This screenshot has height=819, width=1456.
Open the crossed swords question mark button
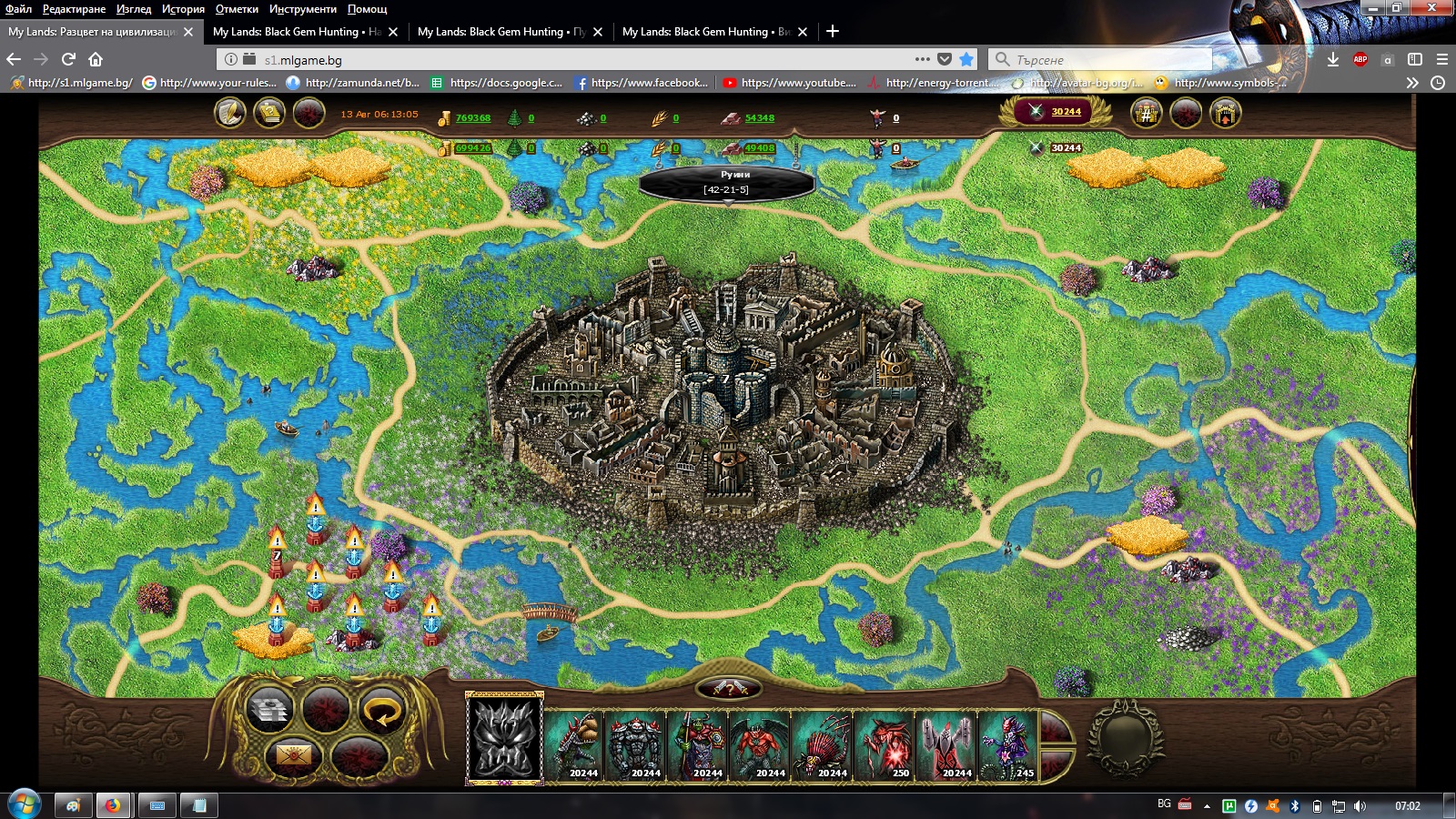729,689
